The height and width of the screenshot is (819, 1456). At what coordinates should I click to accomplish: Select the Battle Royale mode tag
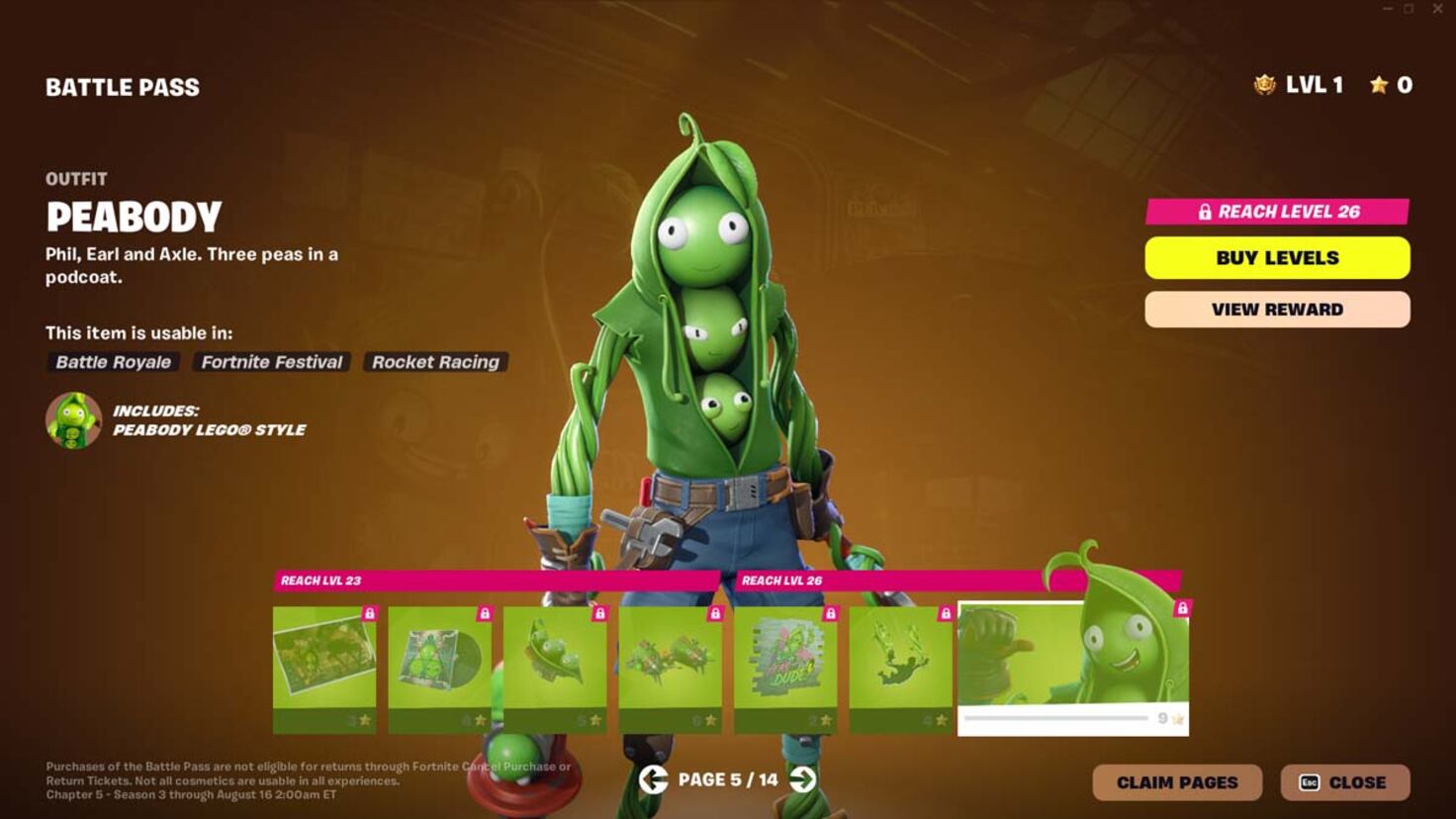click(112, 362)
